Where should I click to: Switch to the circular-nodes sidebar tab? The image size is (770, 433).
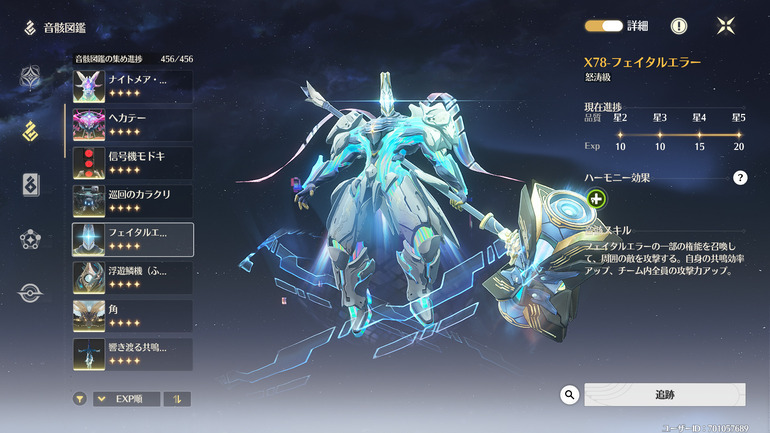point(31,239)
